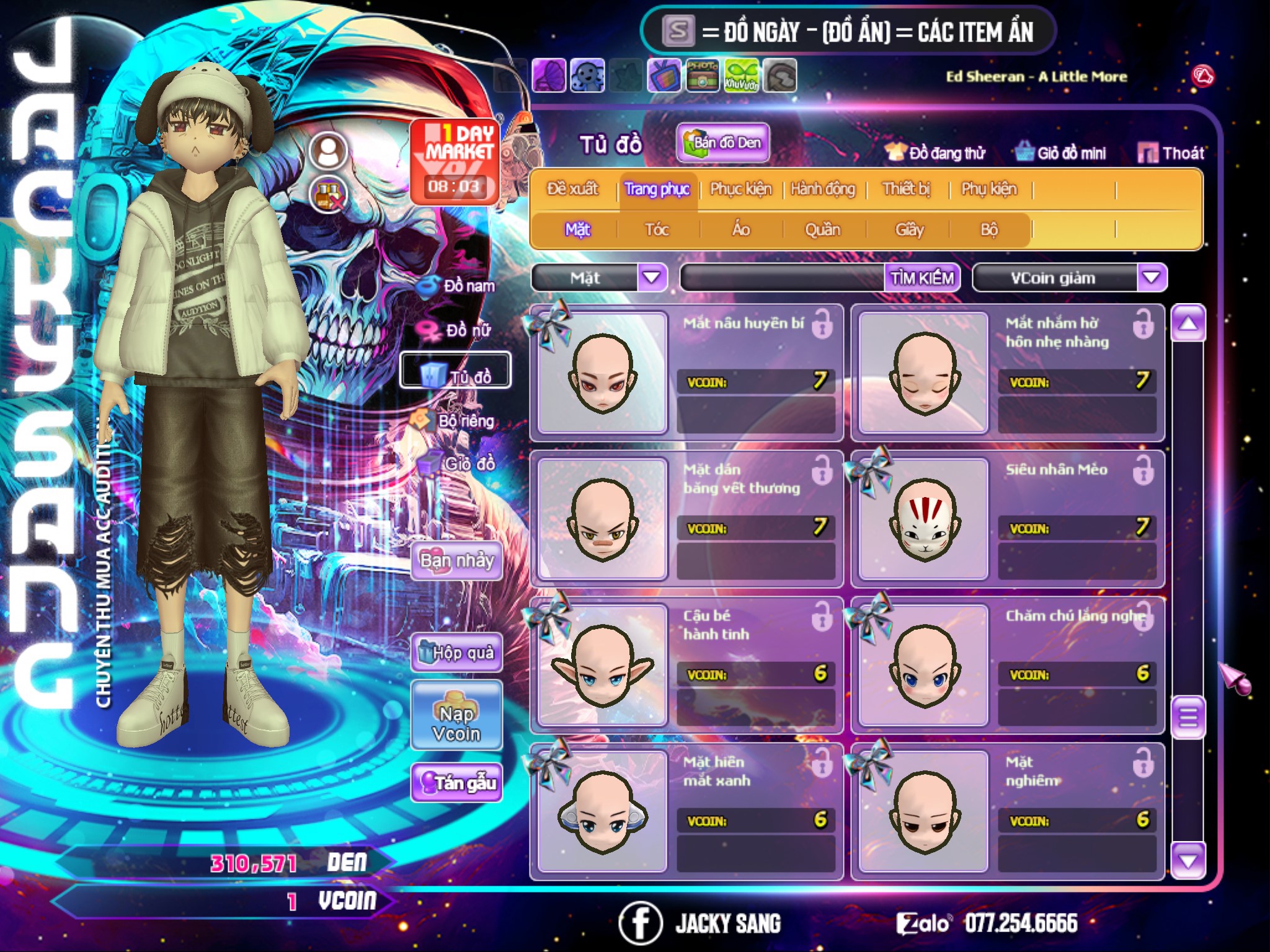This screenshot has height=952, width=1270.
Task: Open Giỏ đồ mini cart
Action: [x=1060, y=153]
